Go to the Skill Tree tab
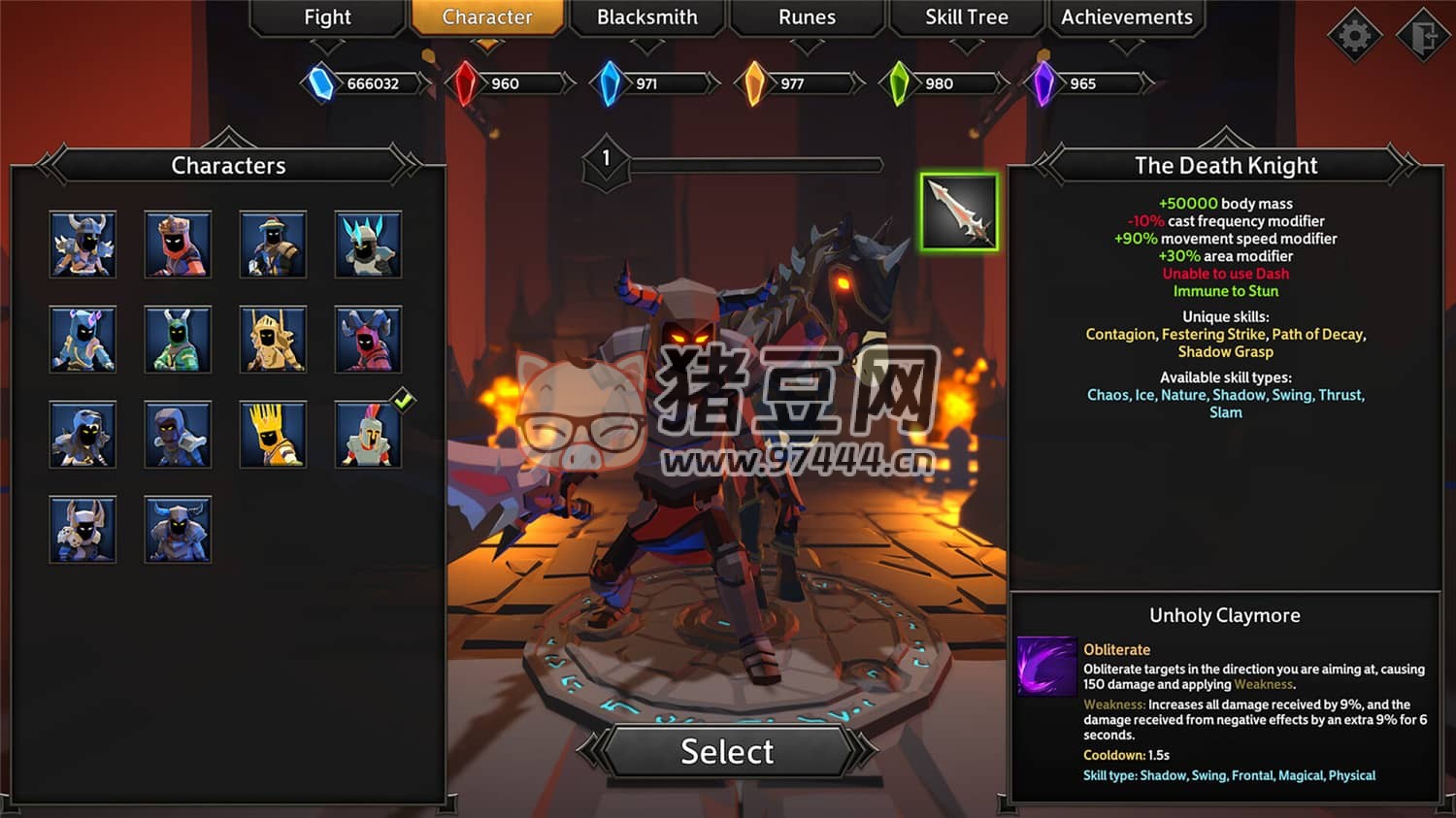 pyautogui.click(x=966, y=17)
